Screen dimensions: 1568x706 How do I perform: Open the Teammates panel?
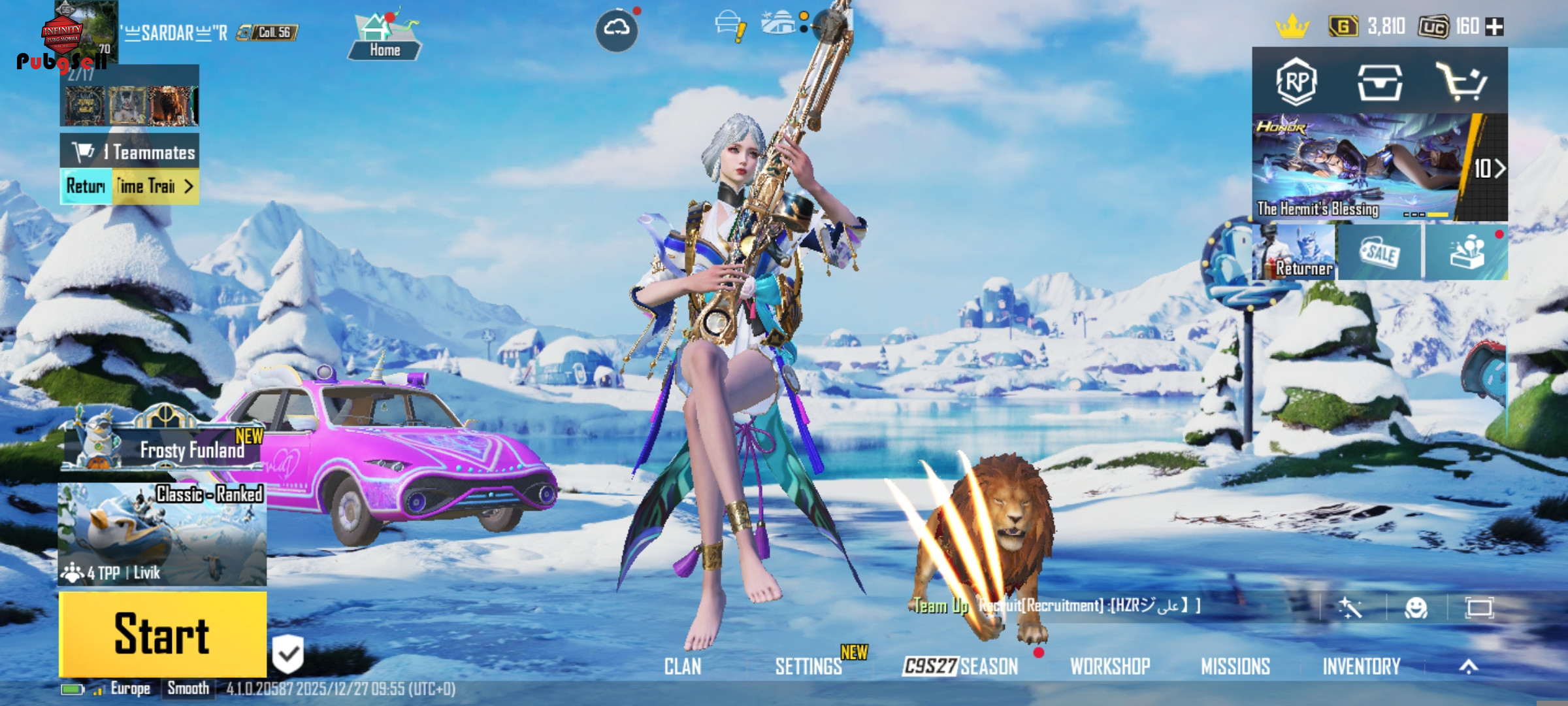(x=130, y=152)
